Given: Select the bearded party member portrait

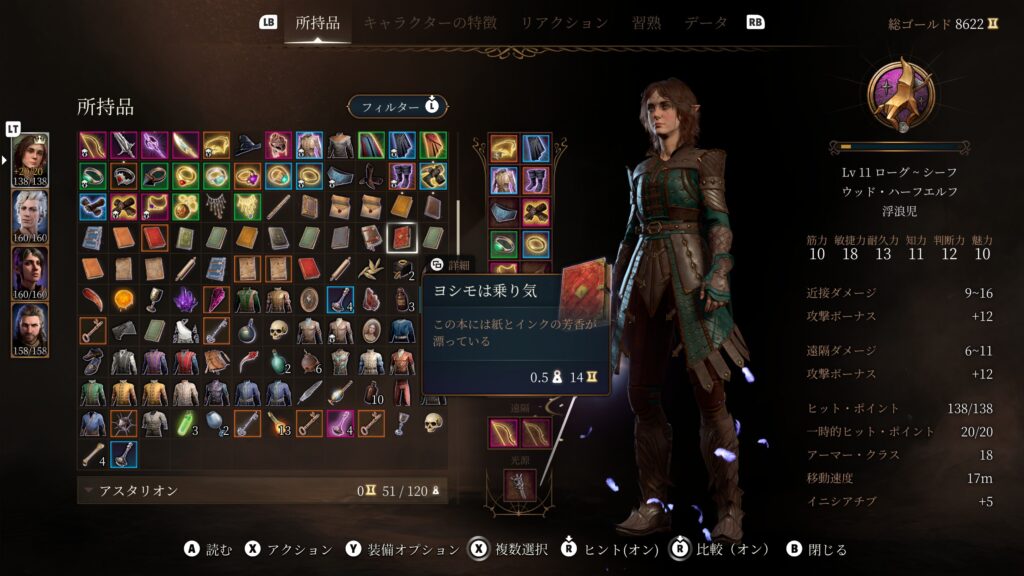Looking at the screenshot, I should (30, 326).
